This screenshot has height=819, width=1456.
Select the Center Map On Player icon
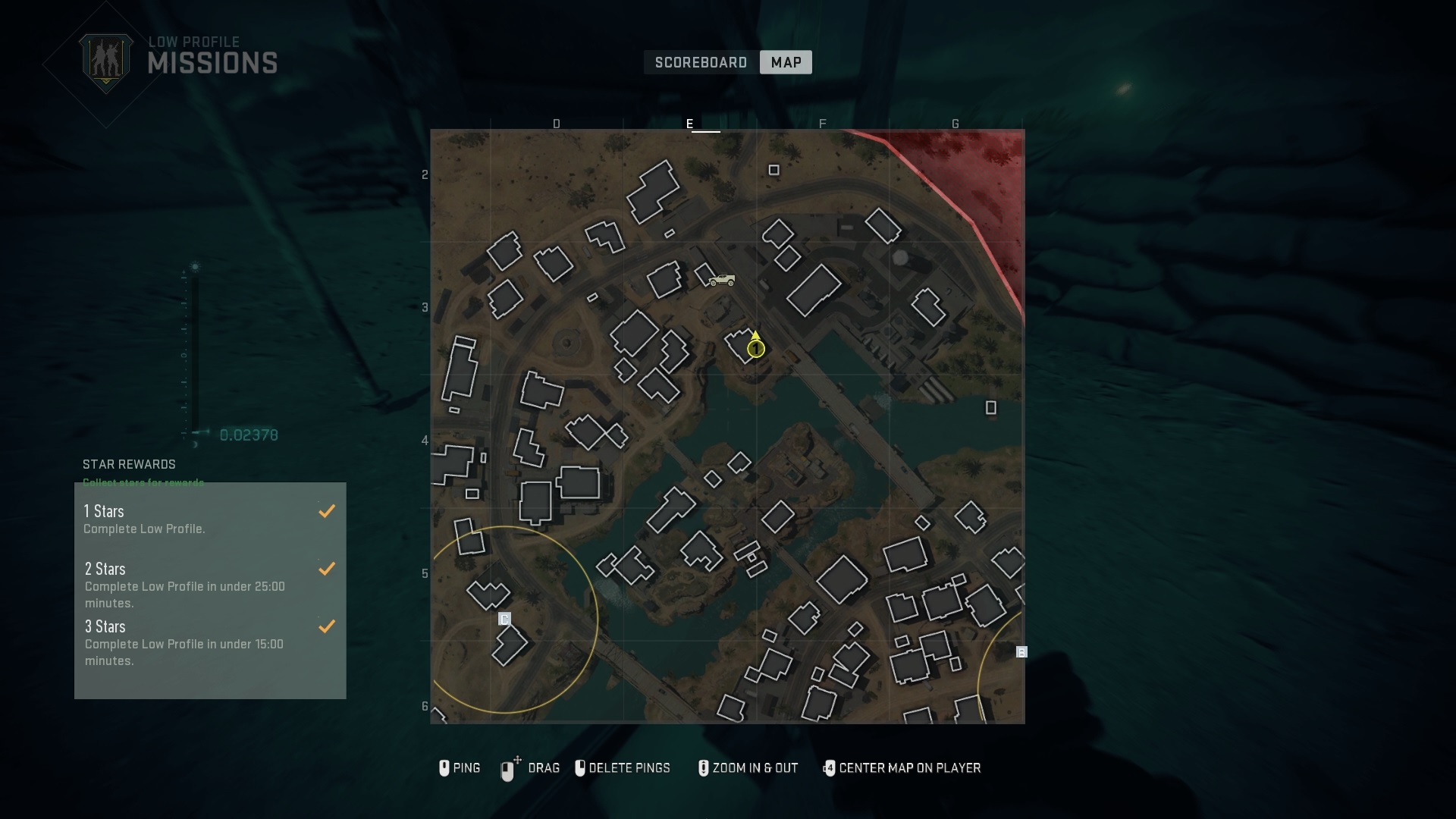[830, 768]
